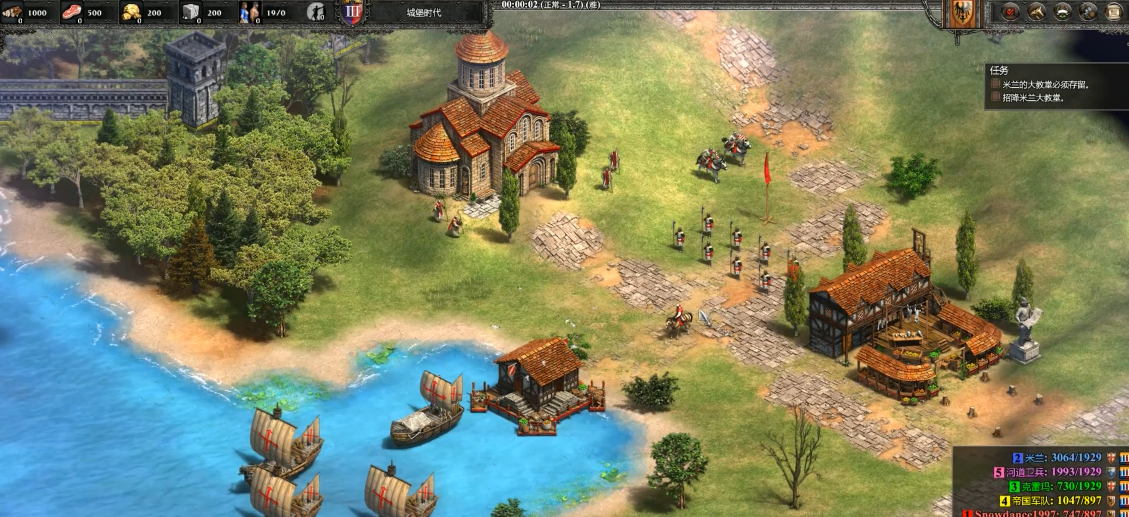This screenshot has width=1129, height=517.
Task: Click the idle villager silhouette icon
Action: 315,12
